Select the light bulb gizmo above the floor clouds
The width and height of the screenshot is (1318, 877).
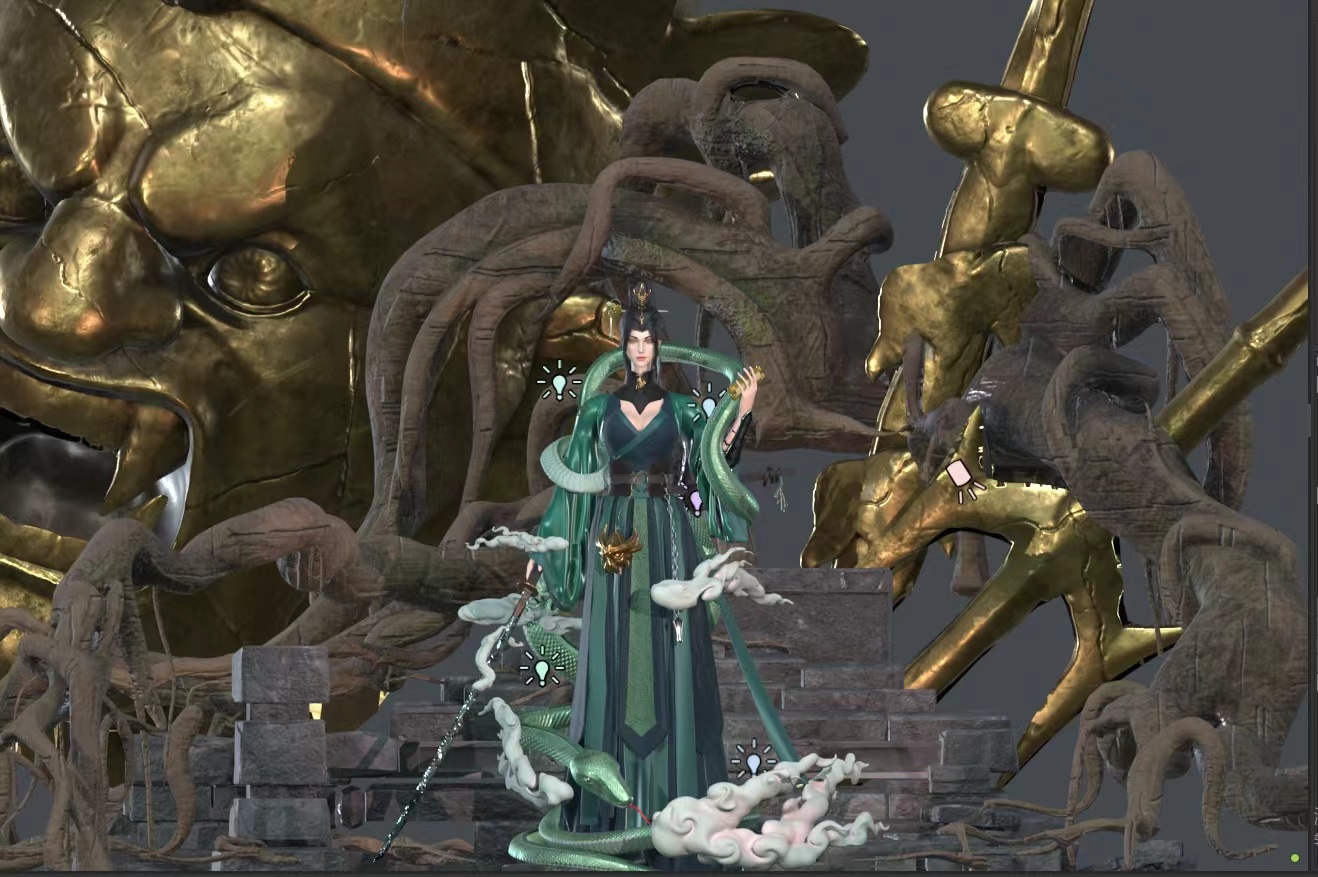coord(753,762)
